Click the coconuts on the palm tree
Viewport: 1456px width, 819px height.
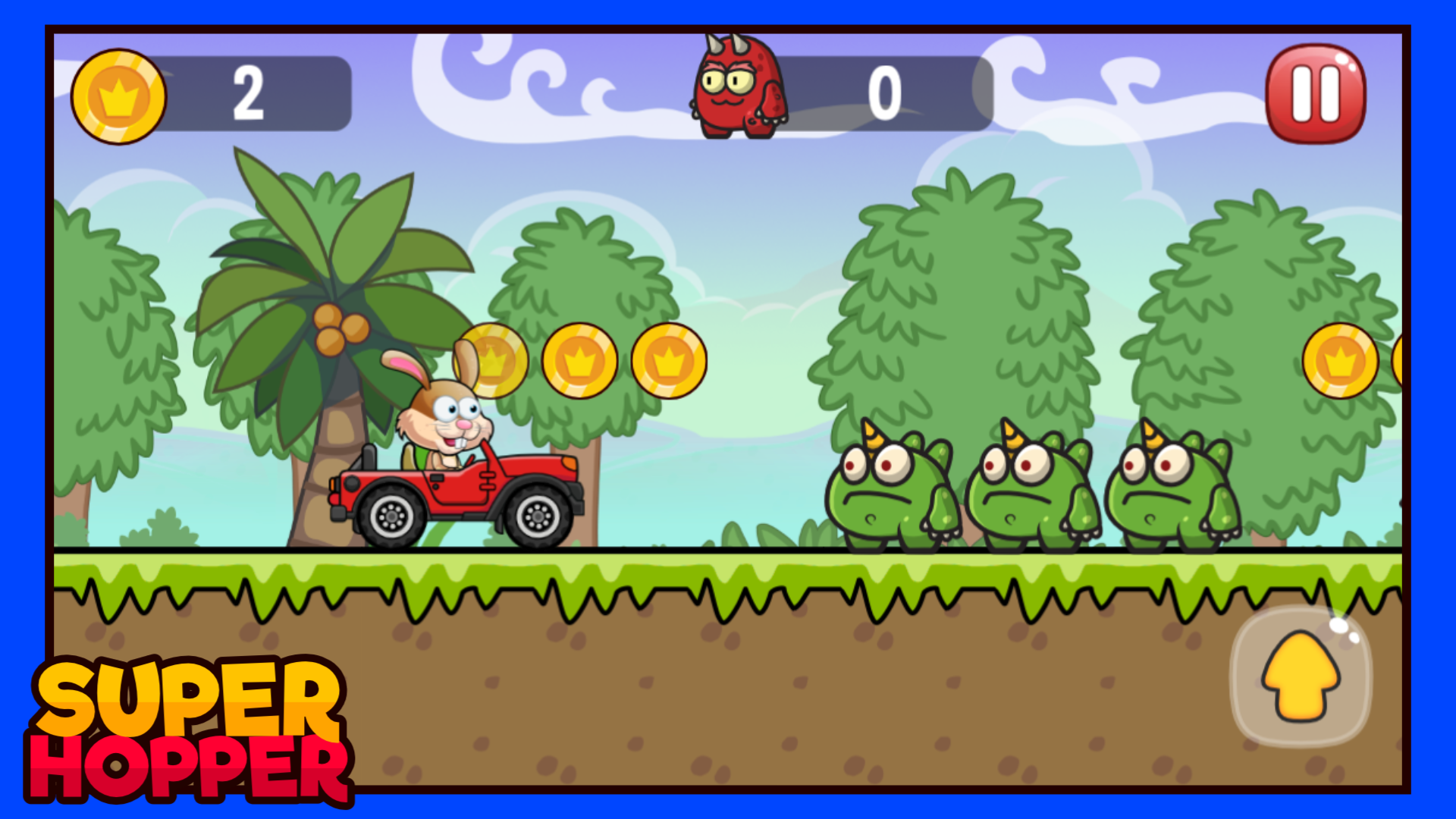pos(339,328)
